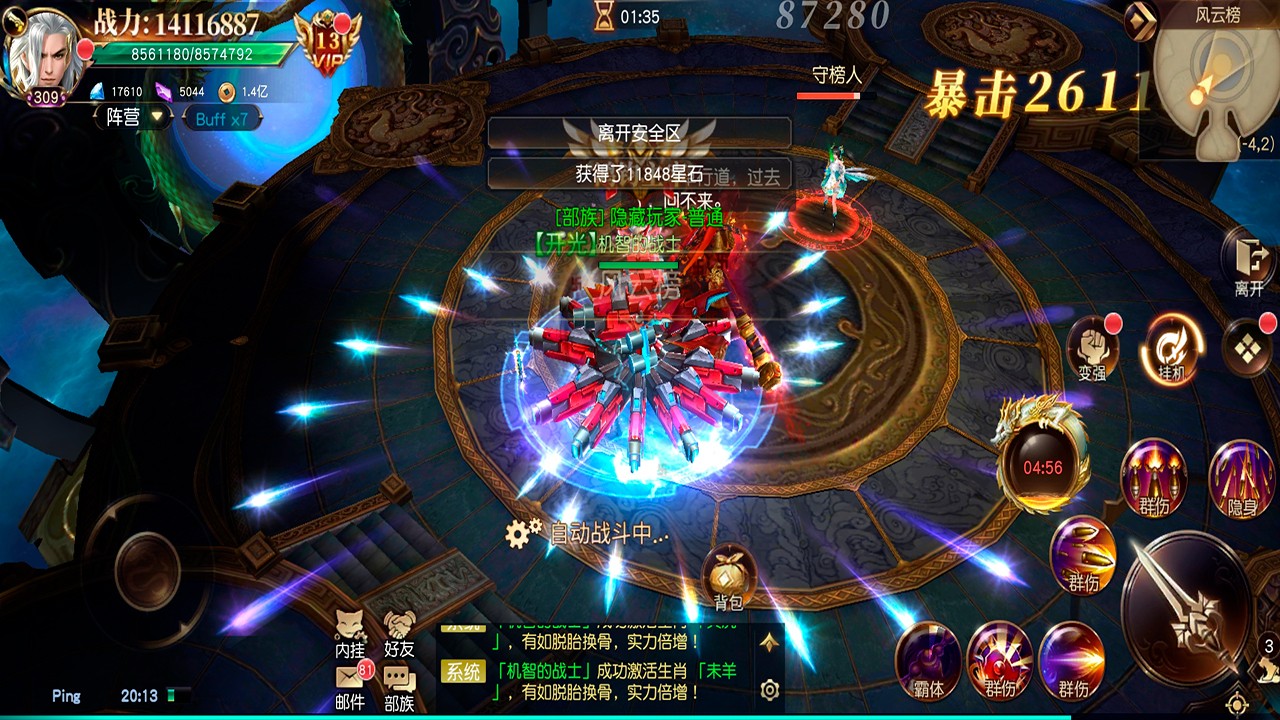Open the 好友 friends list
This screenshot has height=720, width=1280.
coord(399,630)
